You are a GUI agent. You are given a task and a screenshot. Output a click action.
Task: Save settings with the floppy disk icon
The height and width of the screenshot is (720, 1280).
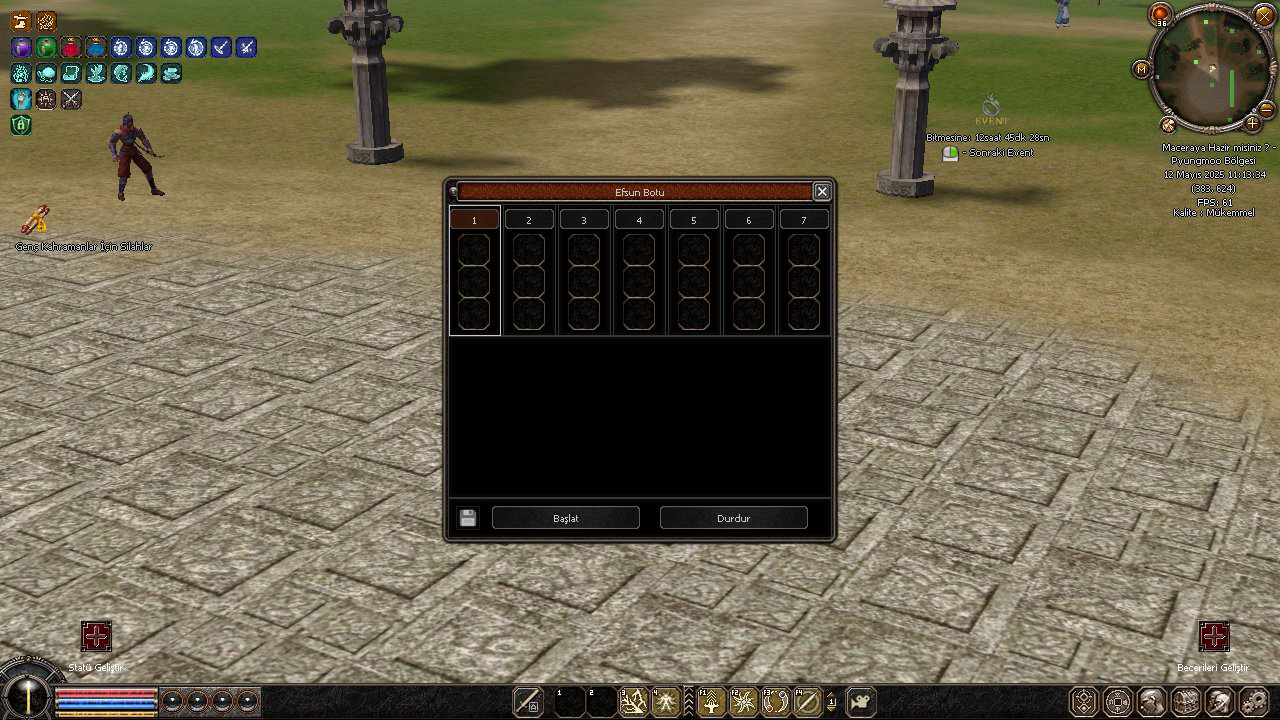(468, 518)
